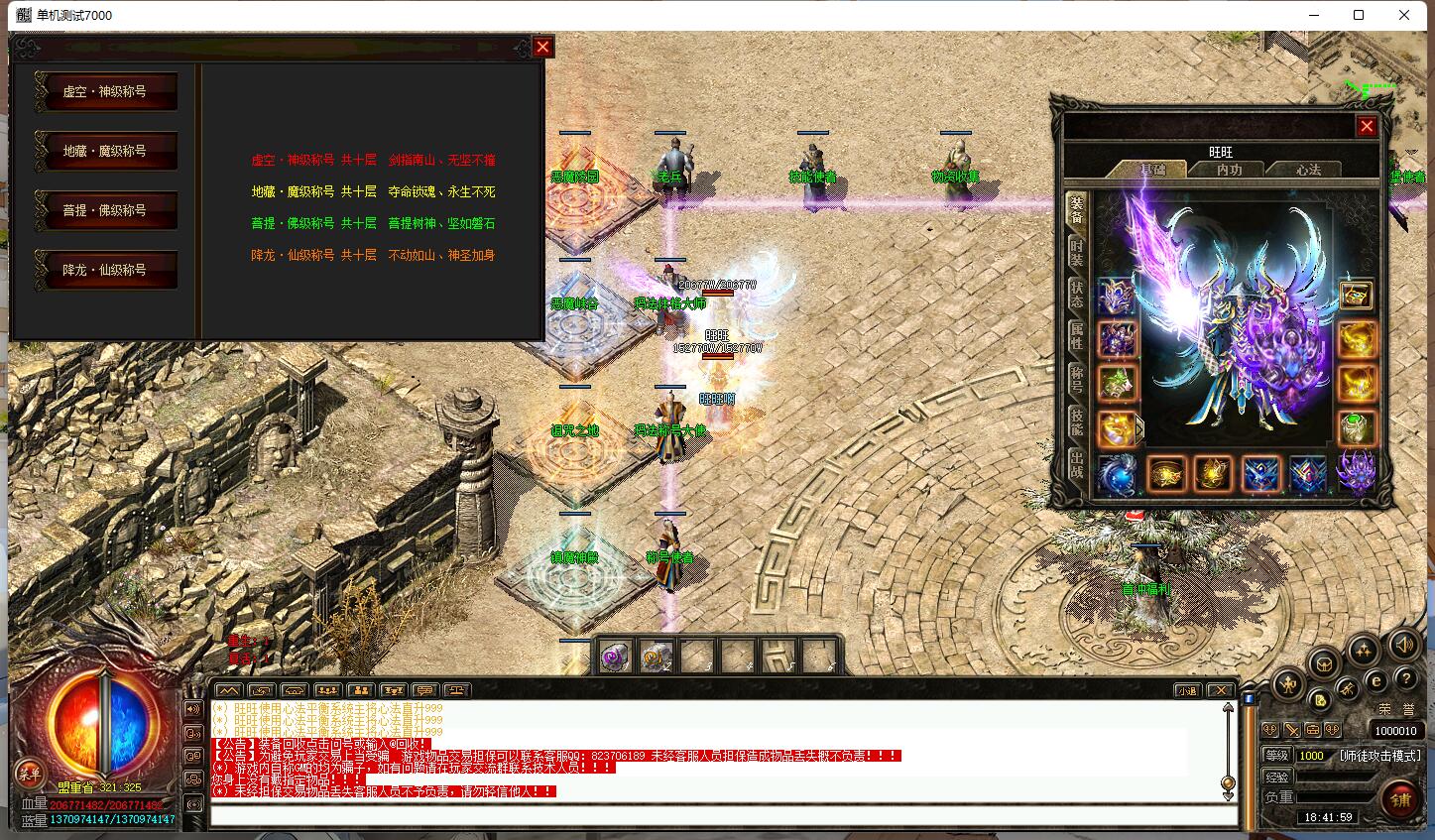1435x840 pixels.
Task: Open the 菩提·佛级称号 title entry
Action: (x=105, y=210)
